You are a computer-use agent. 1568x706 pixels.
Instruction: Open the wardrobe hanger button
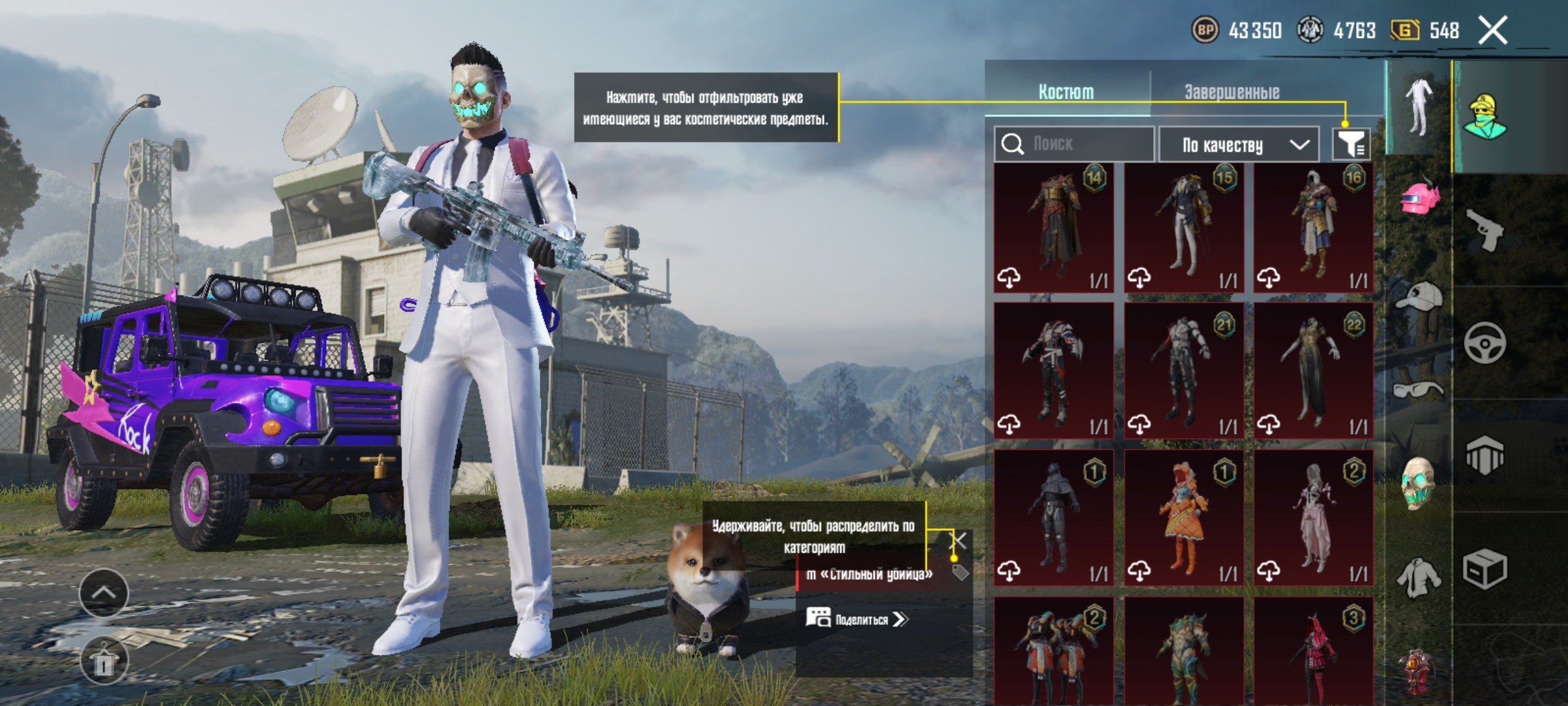[x=104, y=662]
